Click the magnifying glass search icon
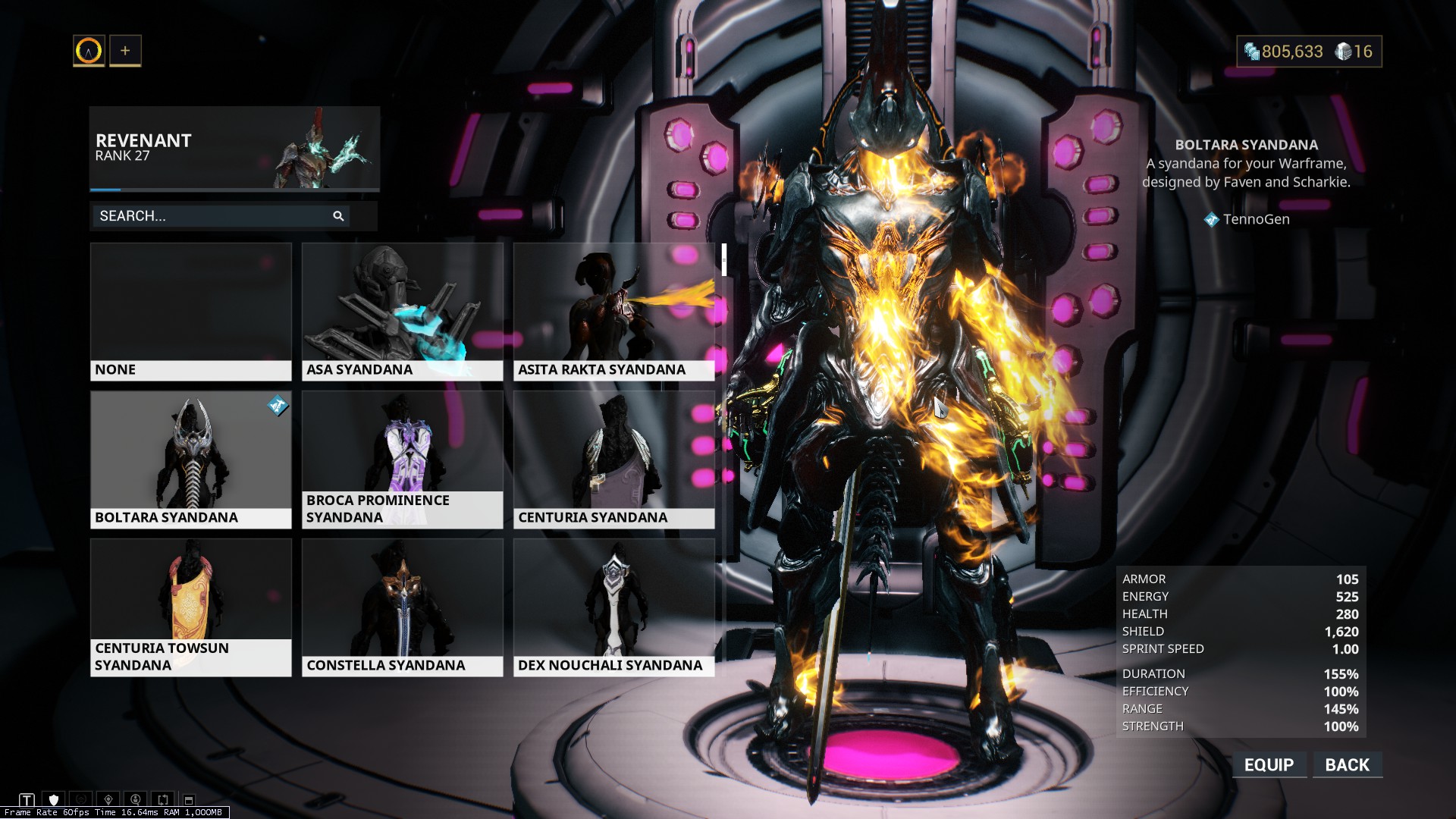The image size is (1456, 819). coord(338,216)
